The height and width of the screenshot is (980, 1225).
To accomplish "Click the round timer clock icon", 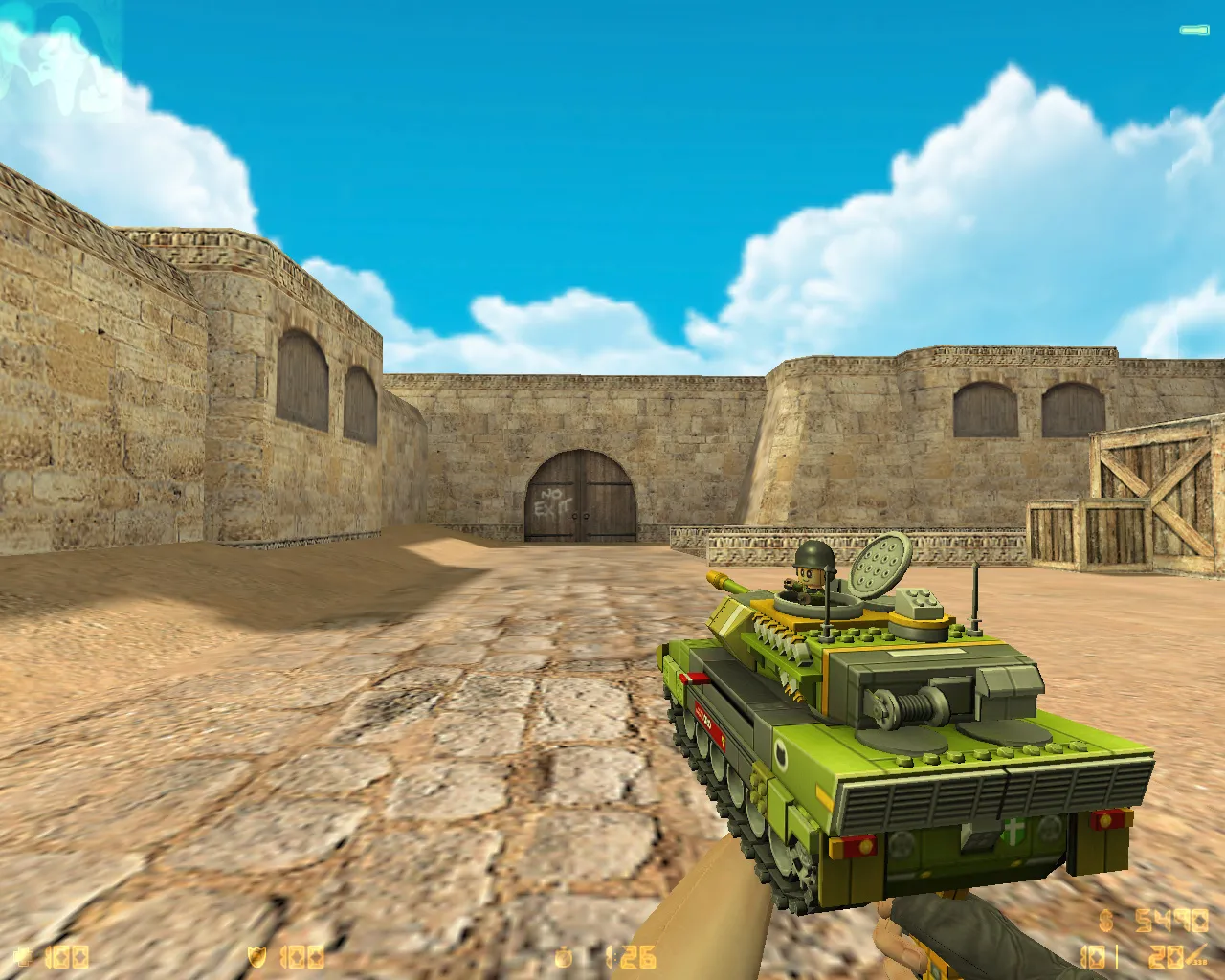I will tap(563, 956).
